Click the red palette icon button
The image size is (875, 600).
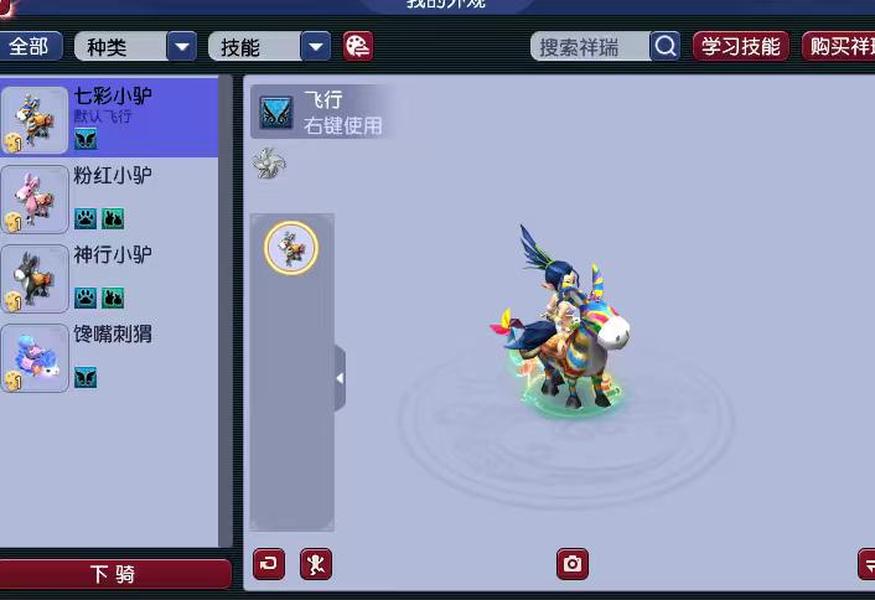point(357,46)
